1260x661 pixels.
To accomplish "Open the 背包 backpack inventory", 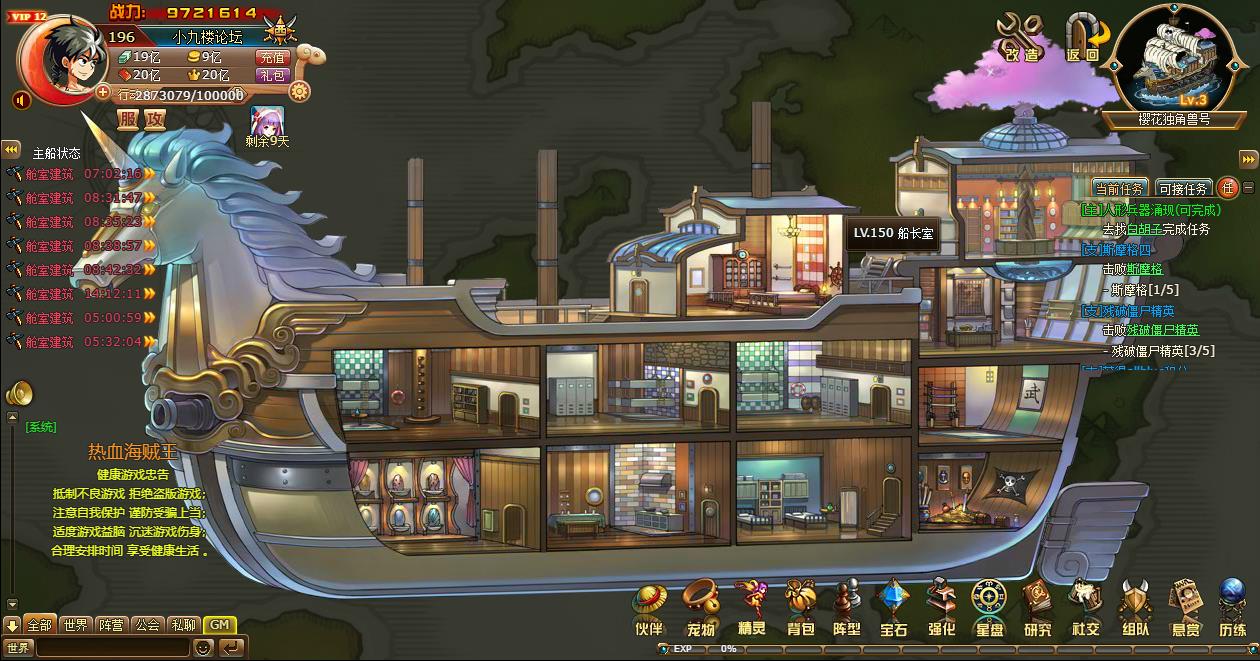I will pyautogui.click(x=800, y=607).
